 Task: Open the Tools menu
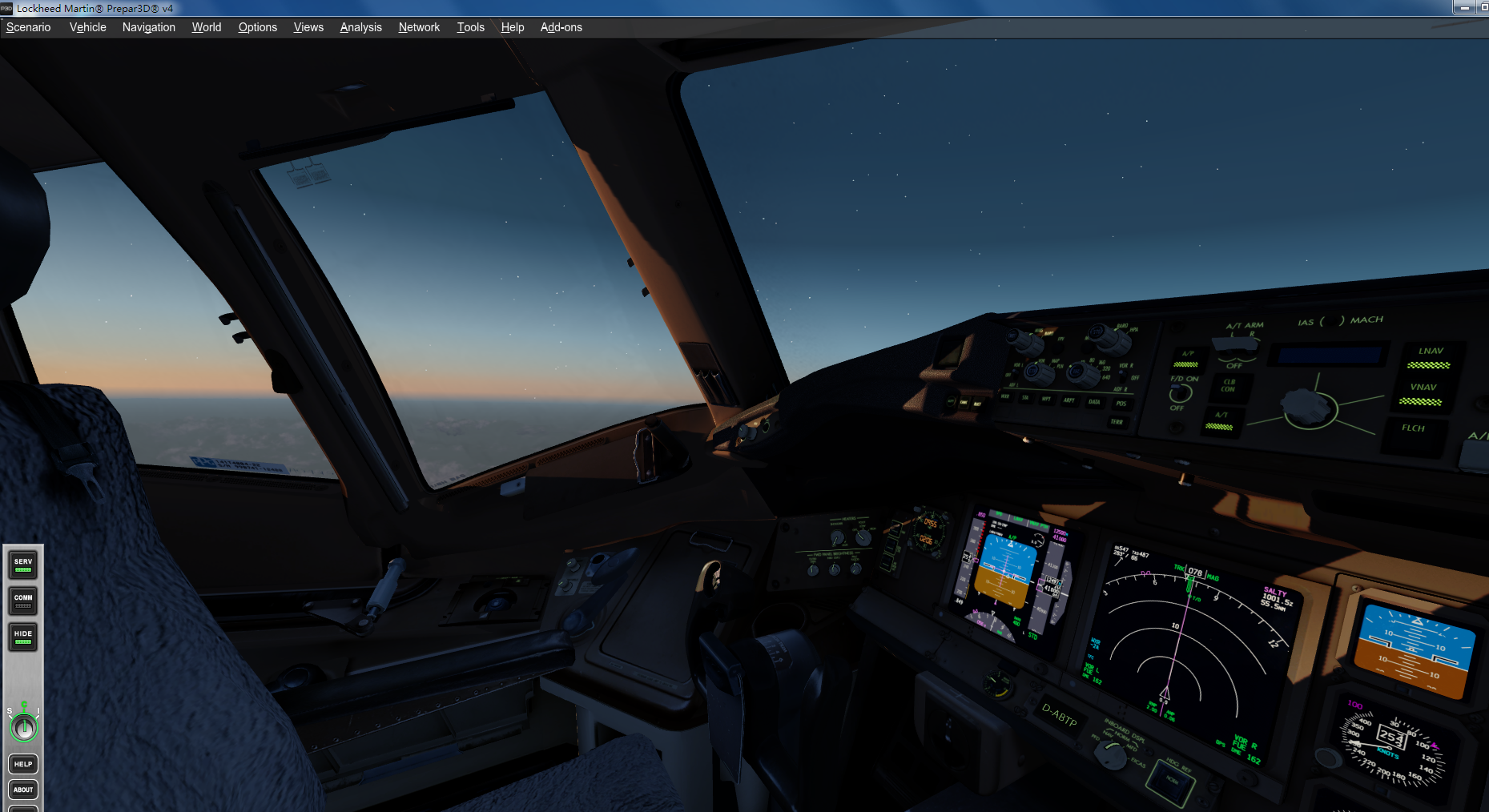(x=470, y=26)
